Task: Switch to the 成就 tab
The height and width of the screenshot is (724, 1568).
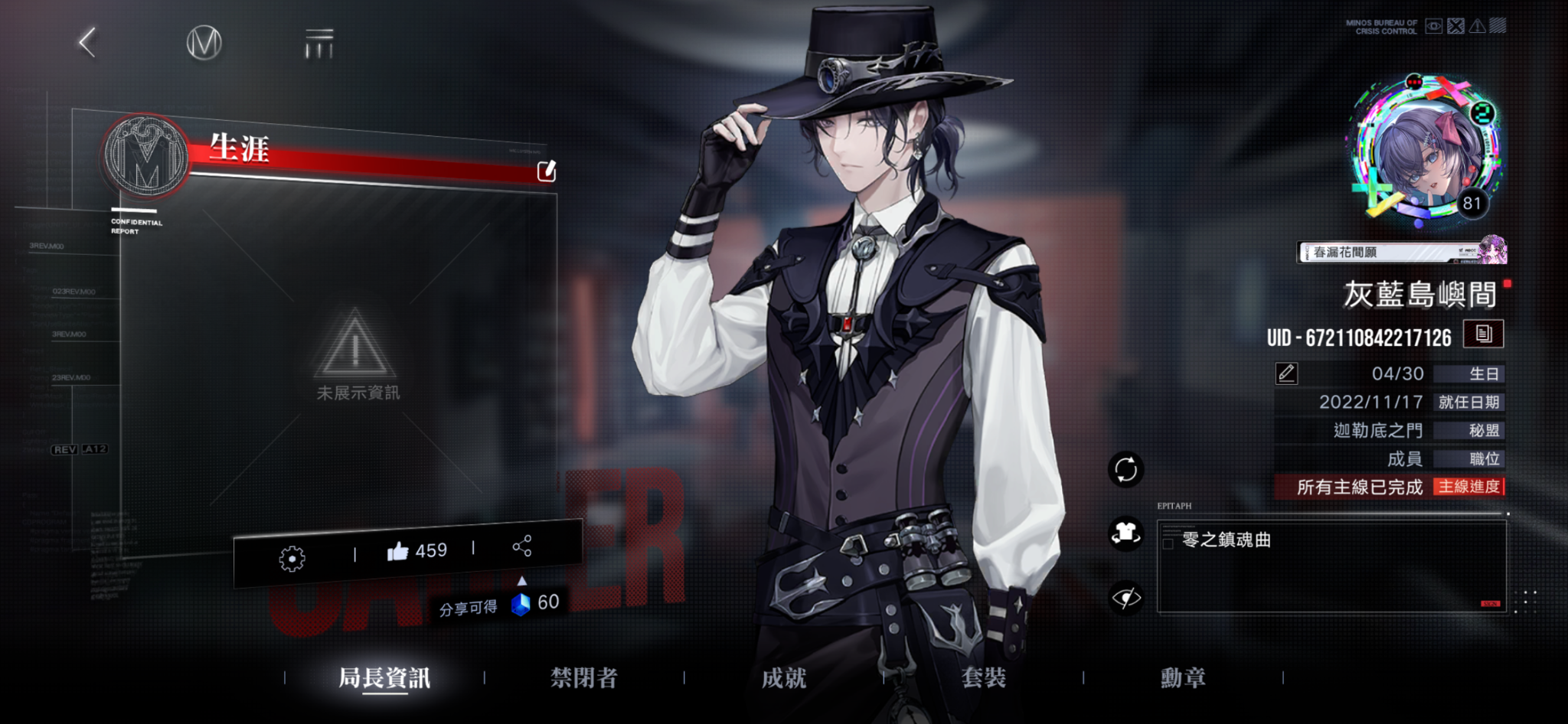Action: (784, 677)
